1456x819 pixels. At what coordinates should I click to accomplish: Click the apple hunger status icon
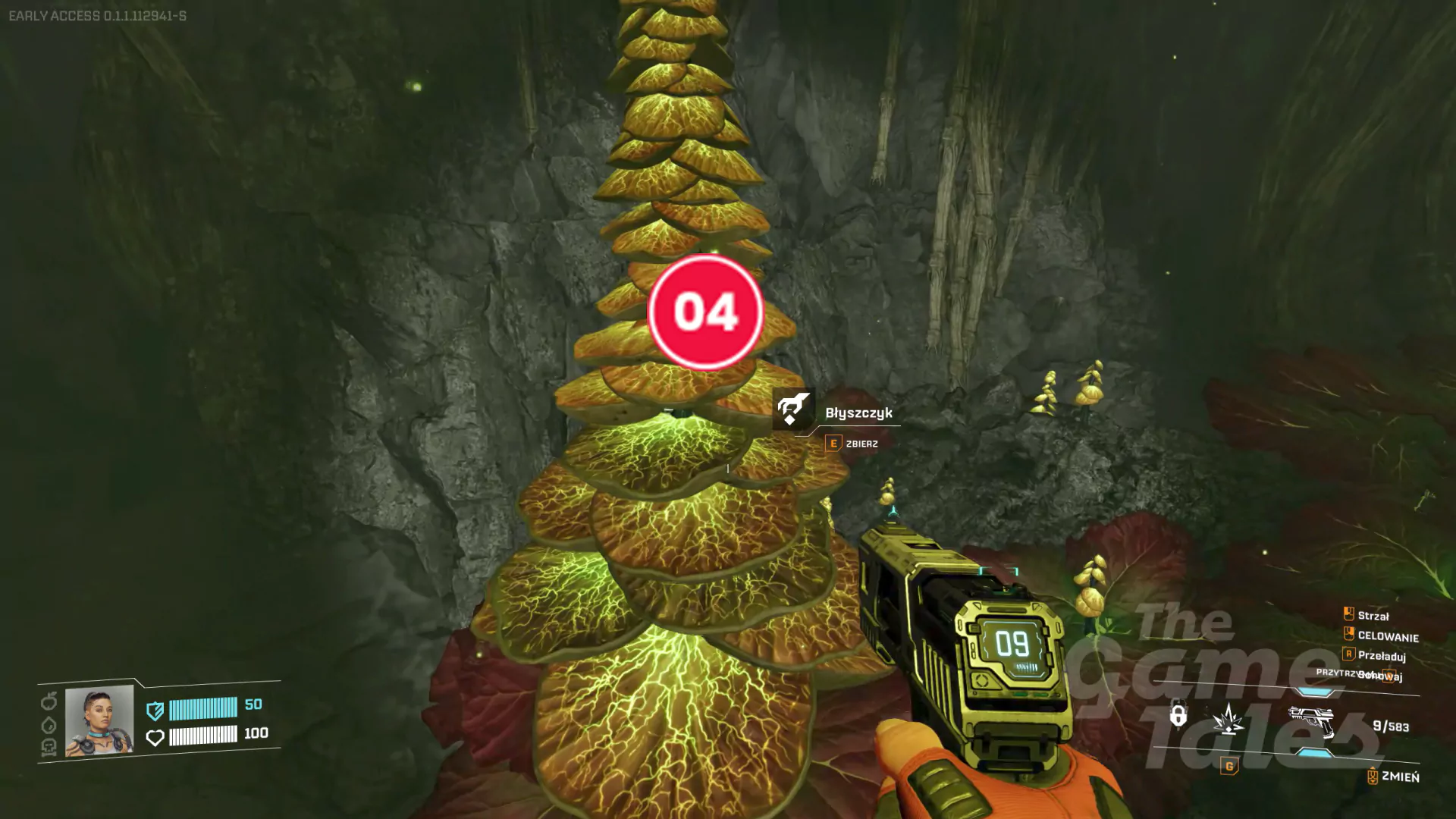[x=49, y=701]
